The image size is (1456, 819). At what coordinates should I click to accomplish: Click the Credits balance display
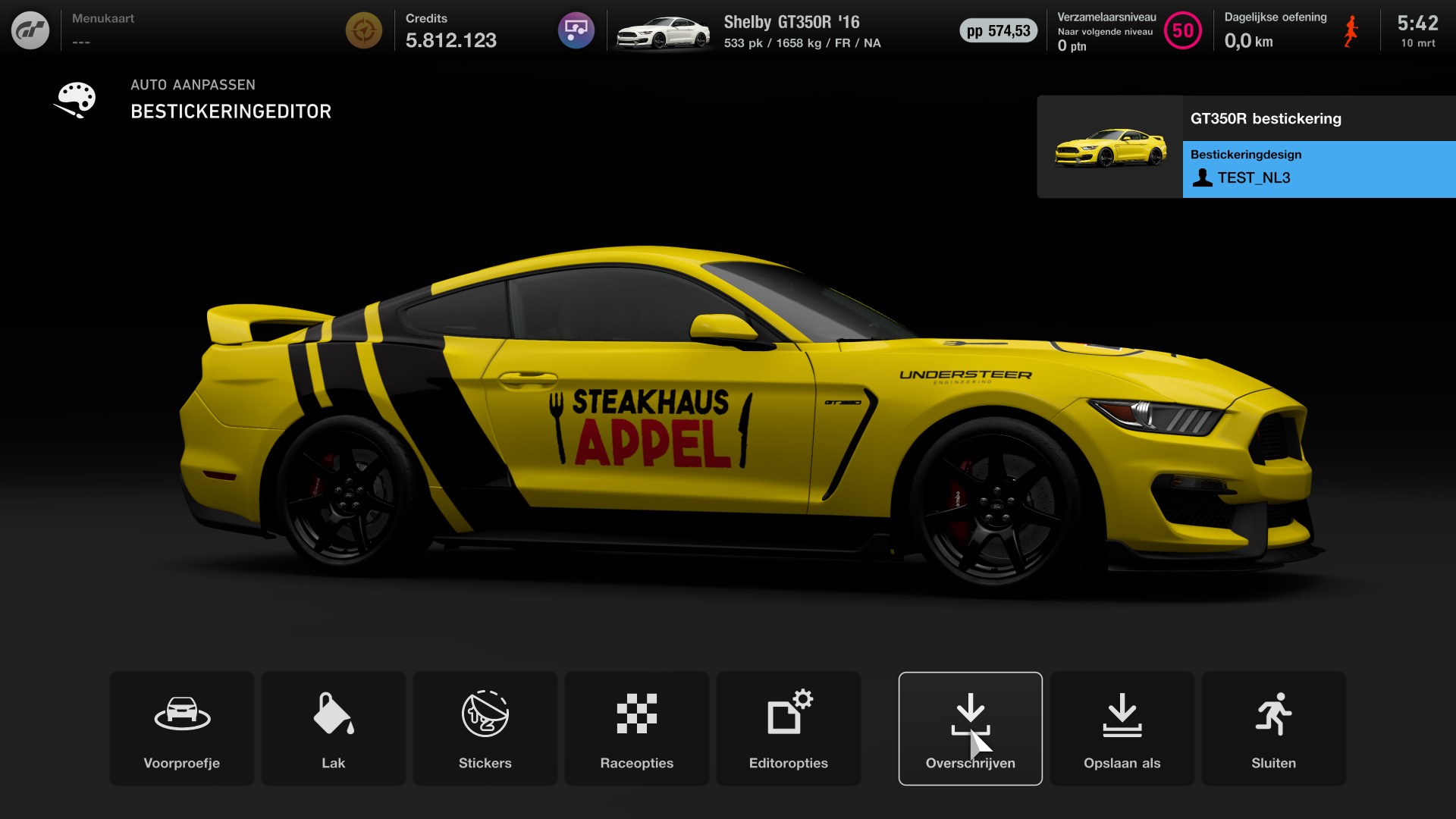click(451, 33)
